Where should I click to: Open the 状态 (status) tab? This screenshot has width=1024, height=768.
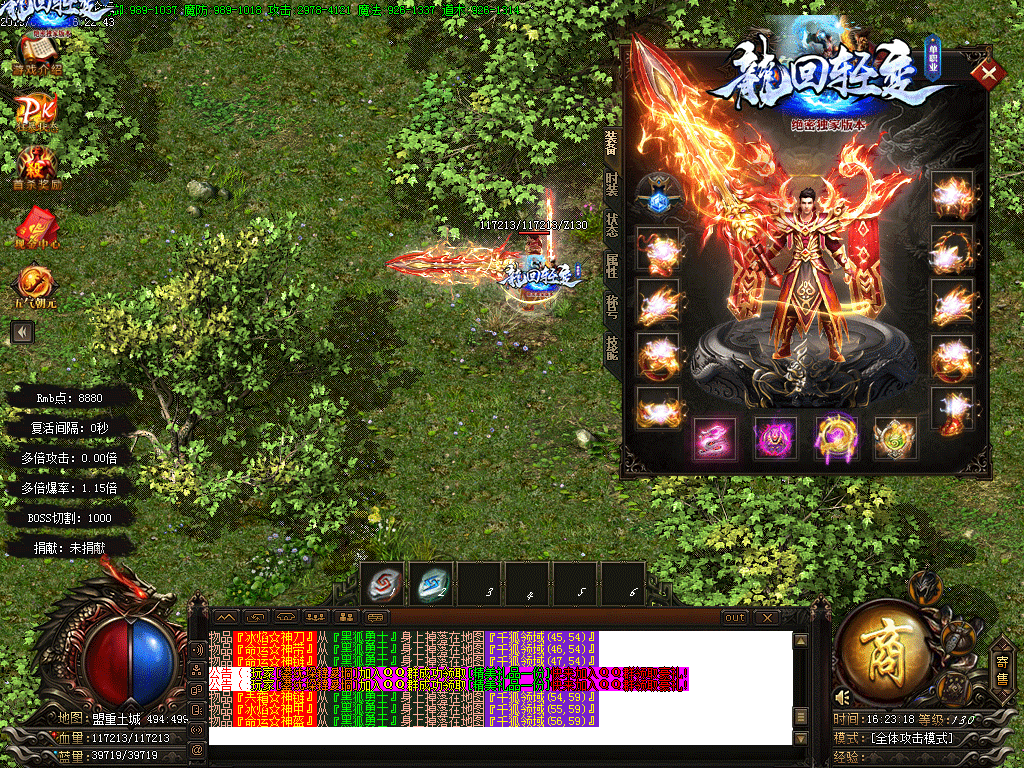click(x=612, y=224)
